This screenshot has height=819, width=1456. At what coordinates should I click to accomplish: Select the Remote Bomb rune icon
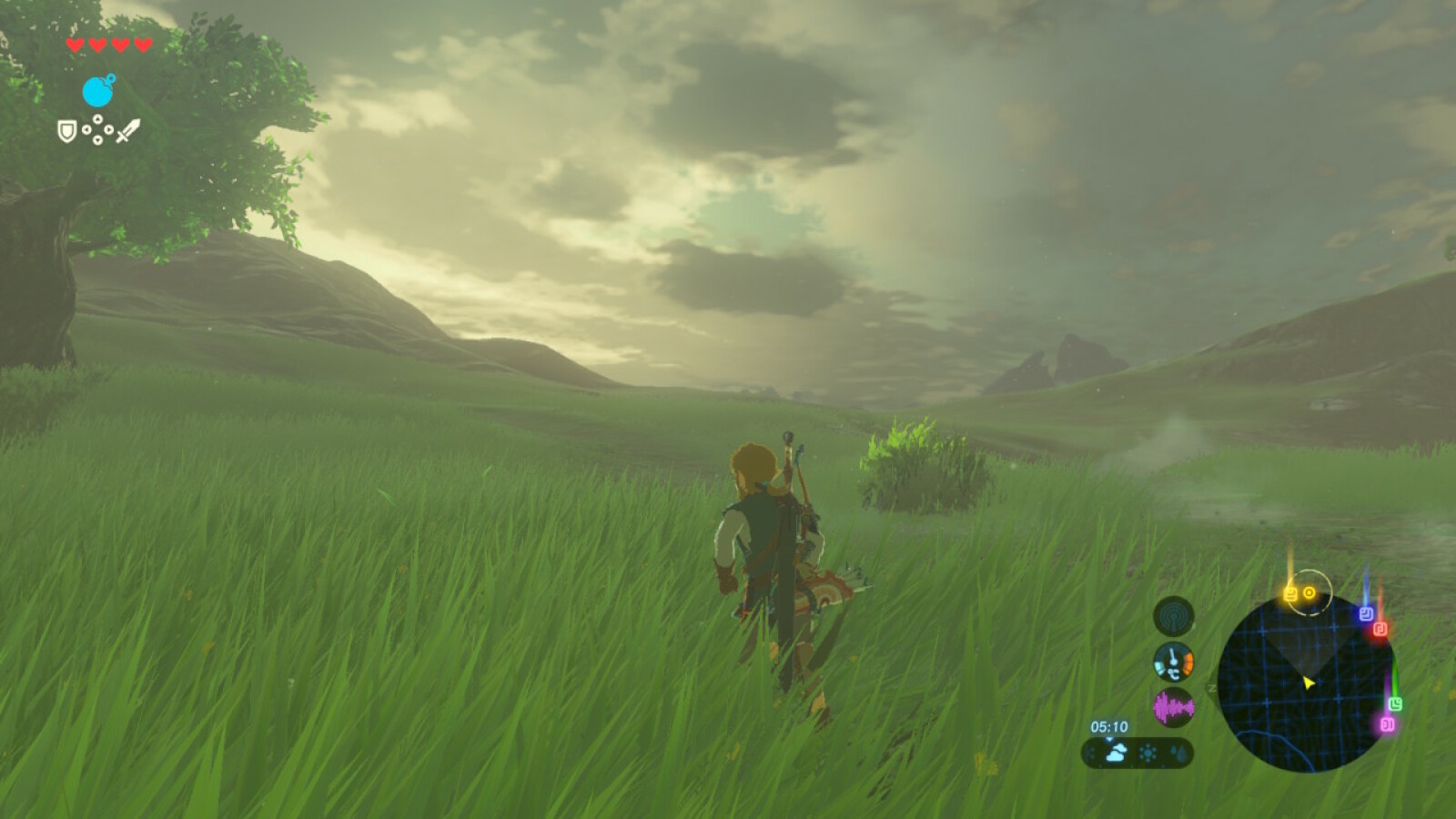tap(96, 91)
